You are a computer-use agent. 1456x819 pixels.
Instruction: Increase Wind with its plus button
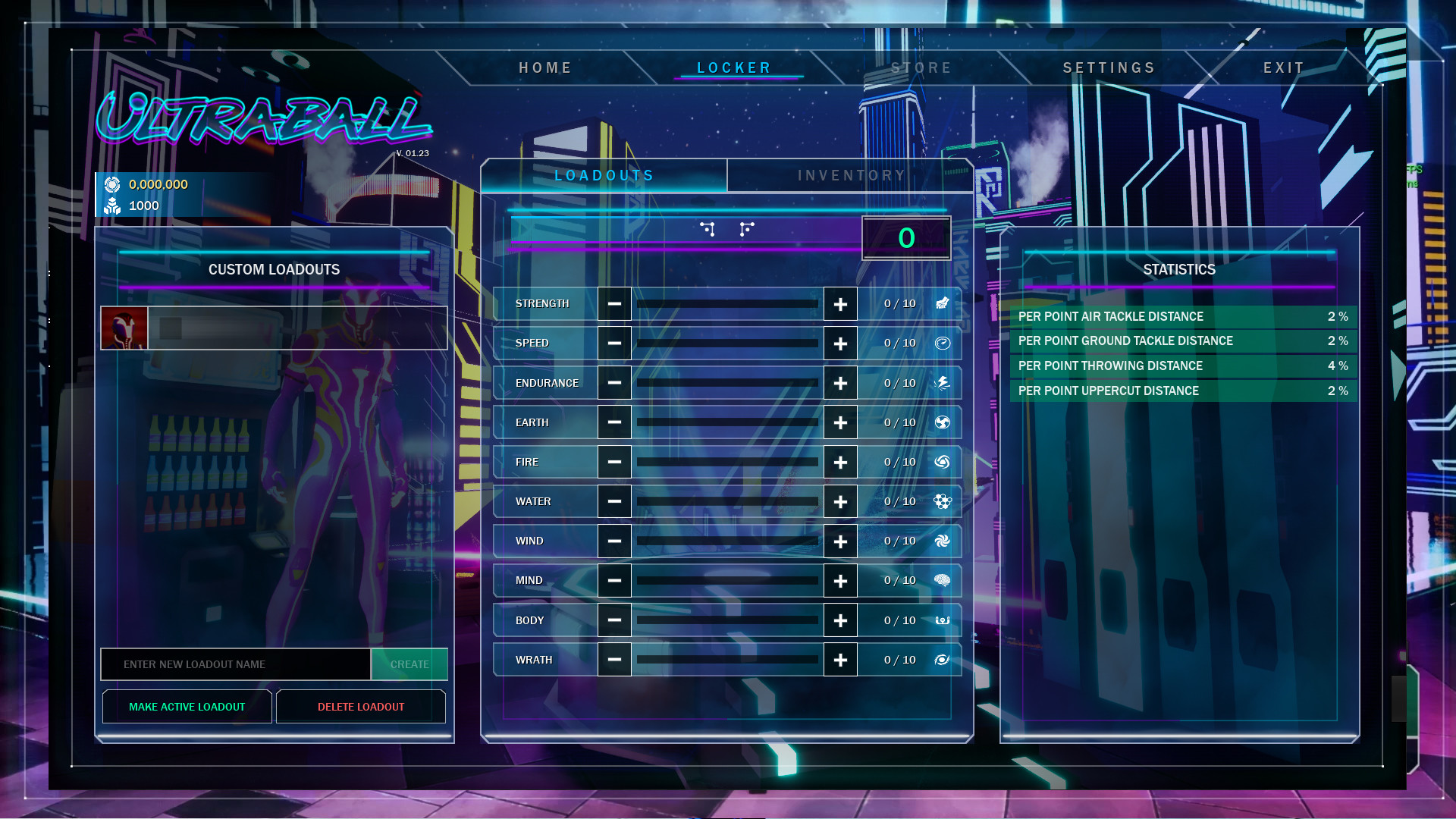(840, 541)
